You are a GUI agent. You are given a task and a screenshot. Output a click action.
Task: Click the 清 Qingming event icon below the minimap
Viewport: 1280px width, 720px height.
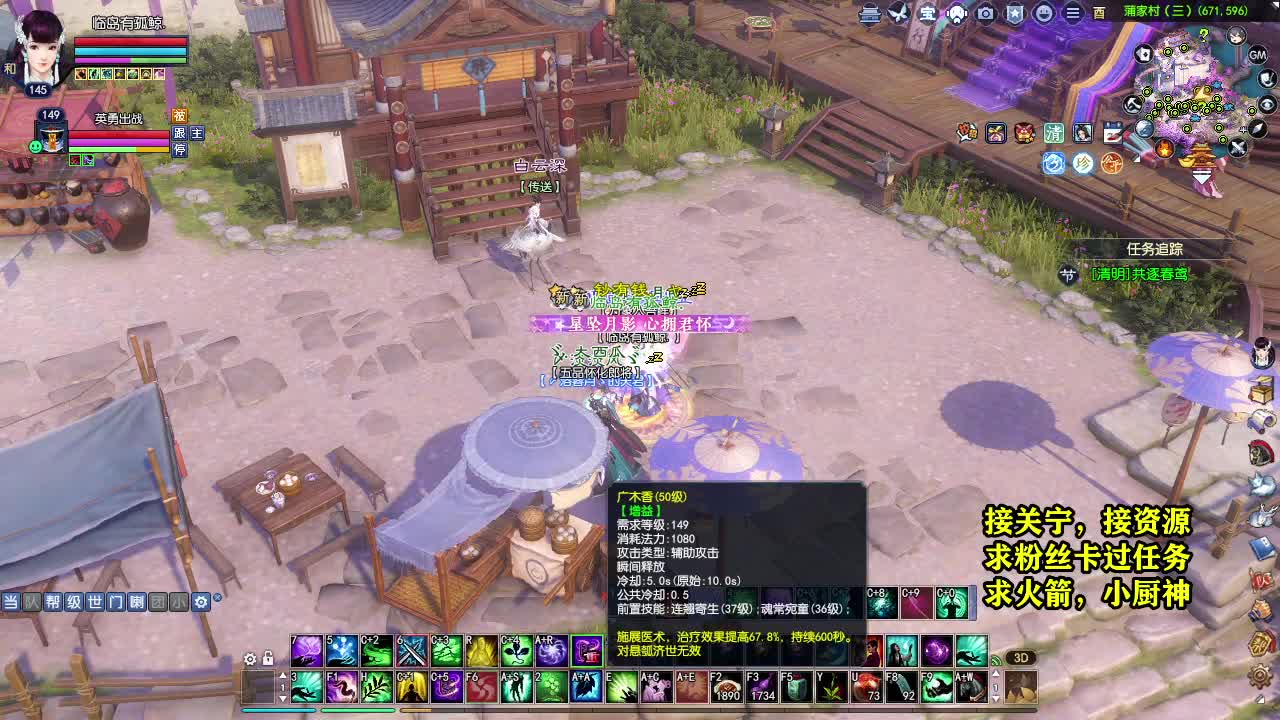pos(1053,131)
